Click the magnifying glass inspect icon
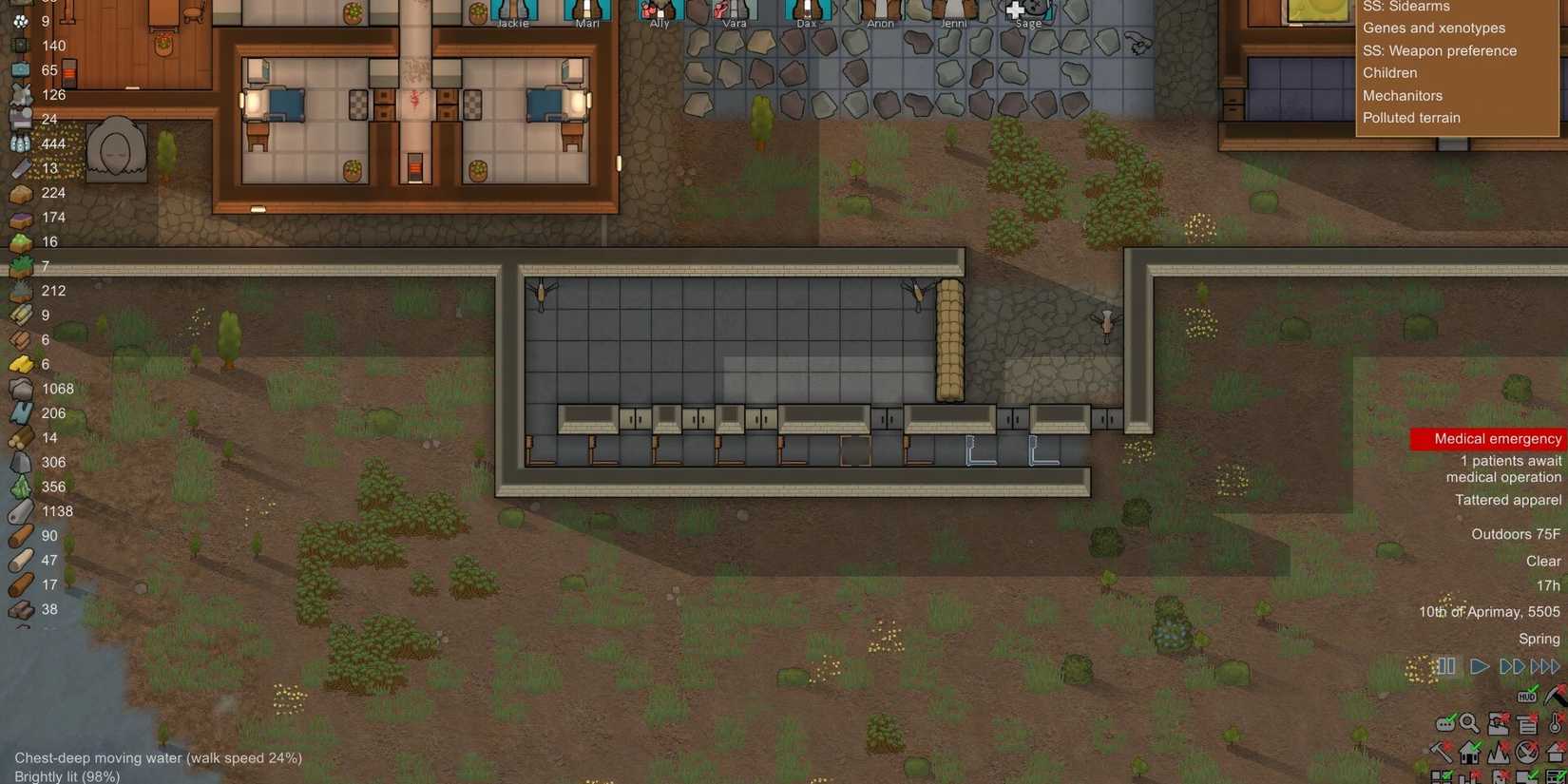Image resolution: width=1568 pixels, height=784 pixels. (1469, 724)
